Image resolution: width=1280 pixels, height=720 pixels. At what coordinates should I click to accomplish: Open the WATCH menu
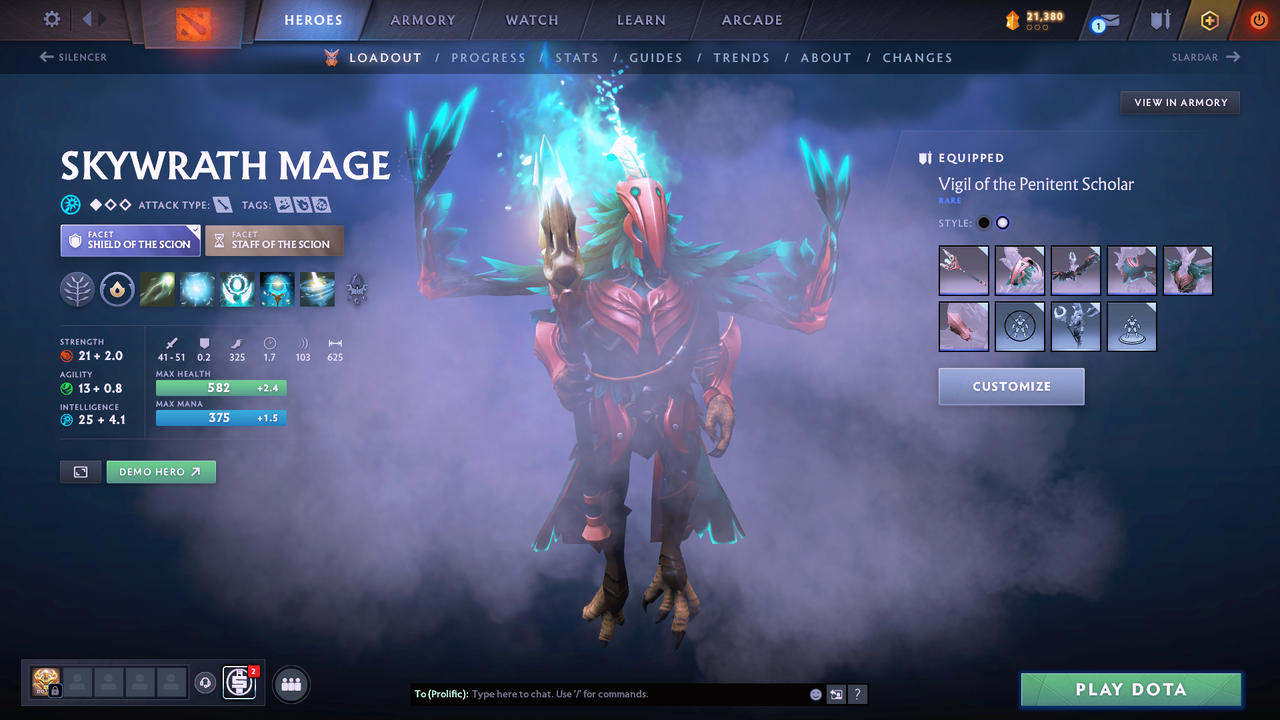pos(531,20)
